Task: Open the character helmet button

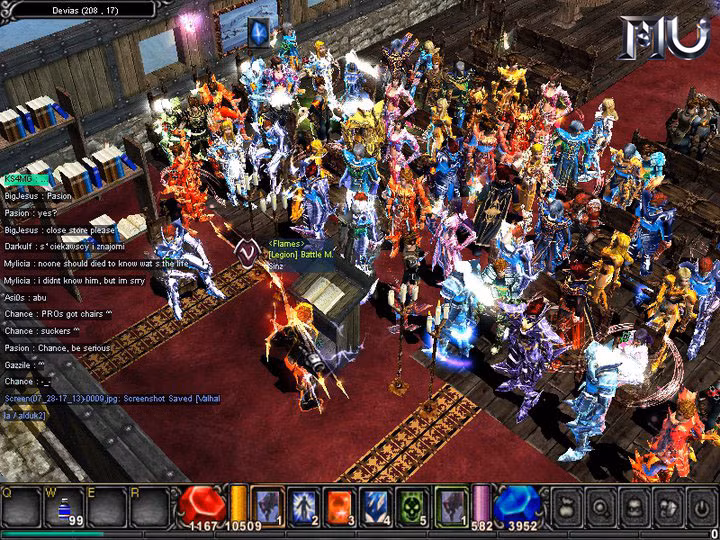Action: coord(633,507)
